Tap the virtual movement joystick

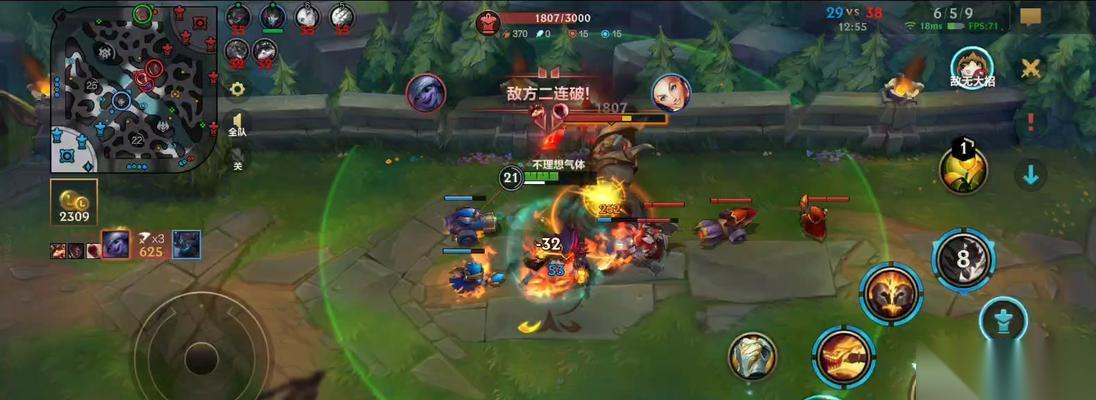pos(201,357)
